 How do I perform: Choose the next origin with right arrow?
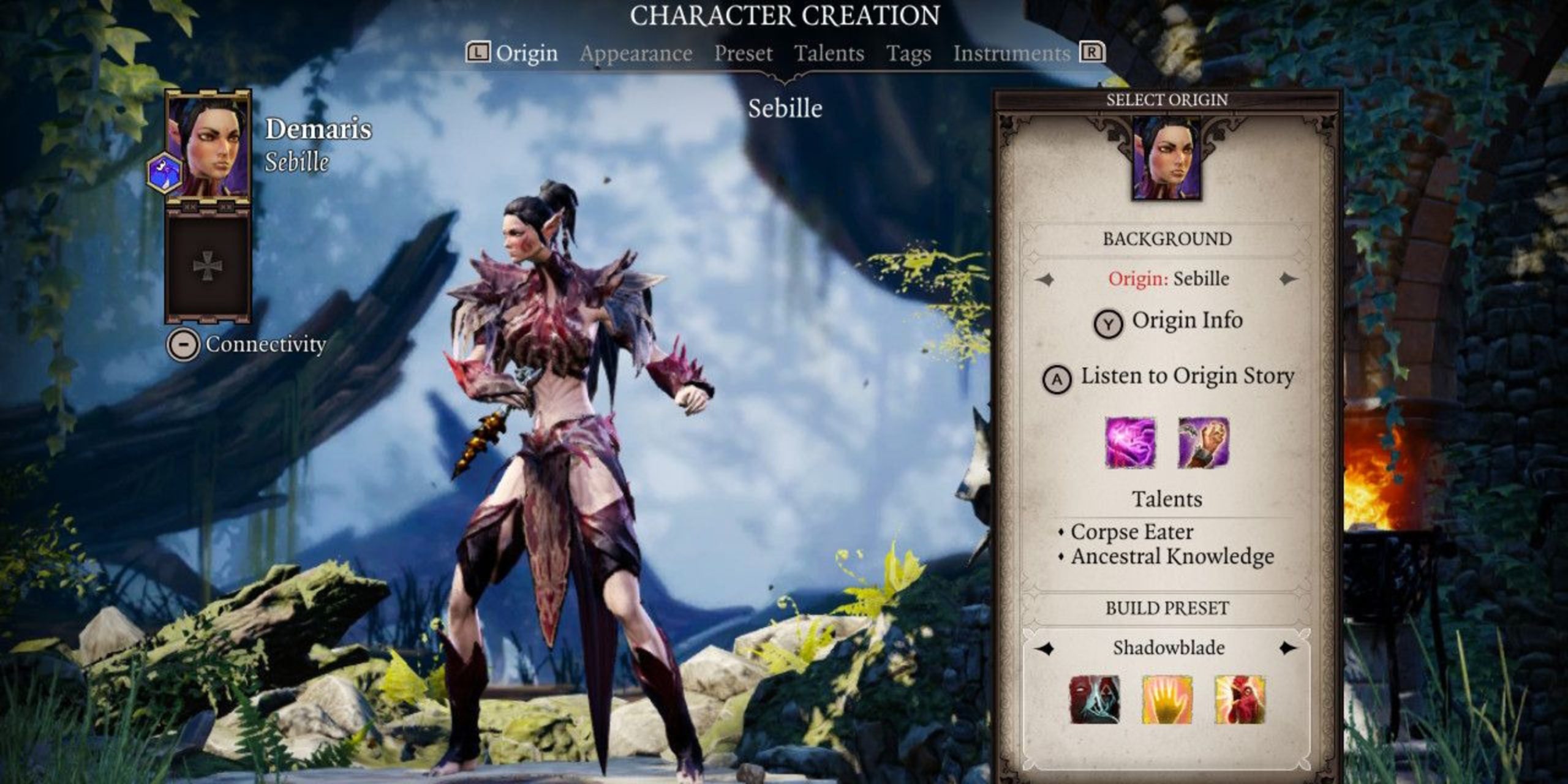[x=1288, y=279]
